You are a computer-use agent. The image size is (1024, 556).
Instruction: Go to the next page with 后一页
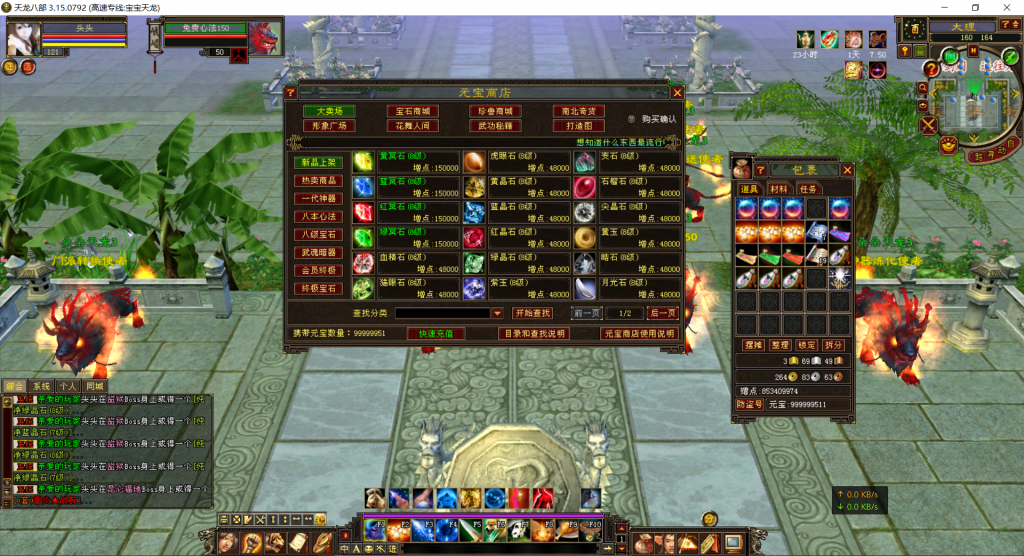[x=662, y=313]
